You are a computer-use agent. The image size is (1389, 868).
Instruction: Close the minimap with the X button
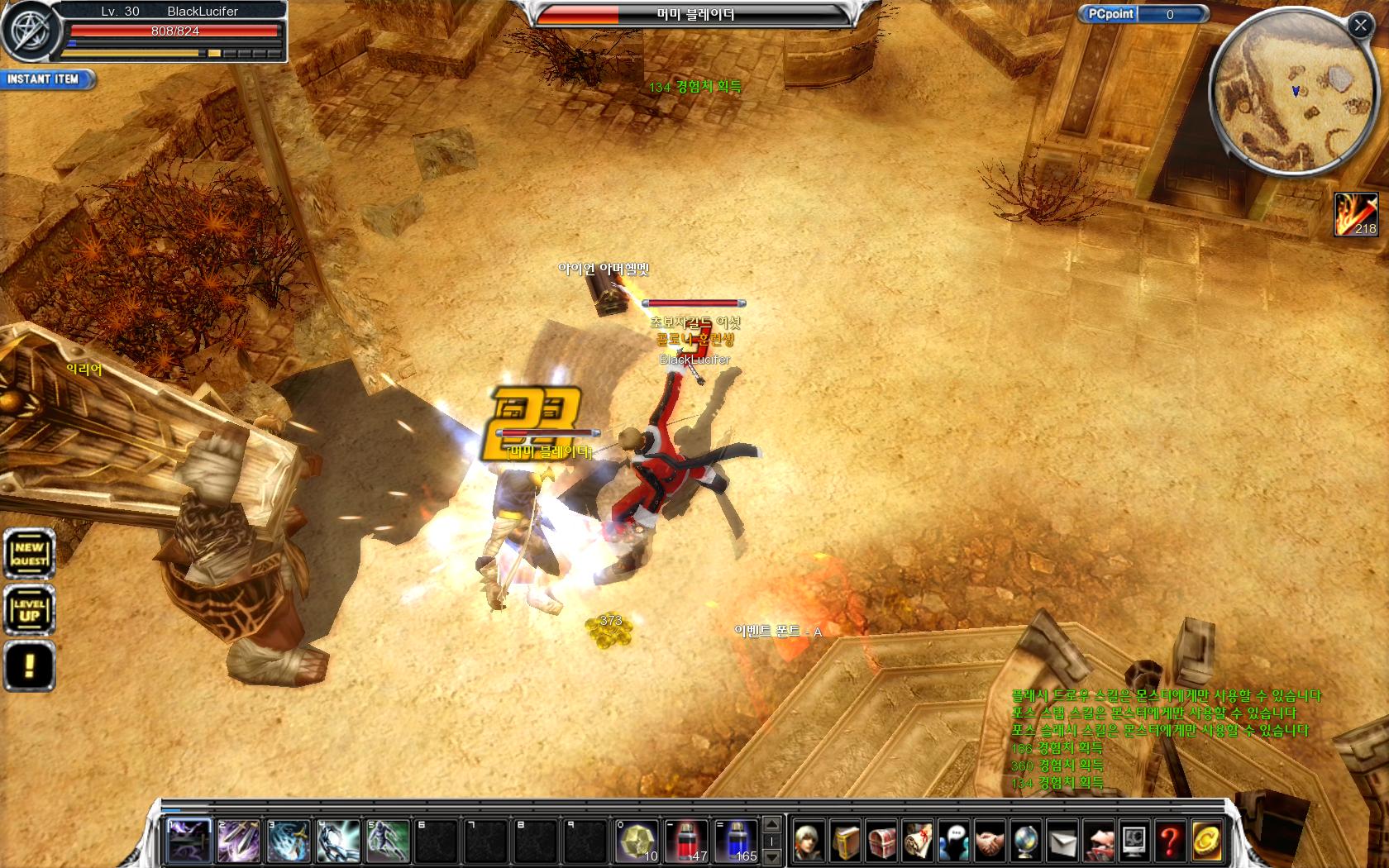pos(1360,26)
